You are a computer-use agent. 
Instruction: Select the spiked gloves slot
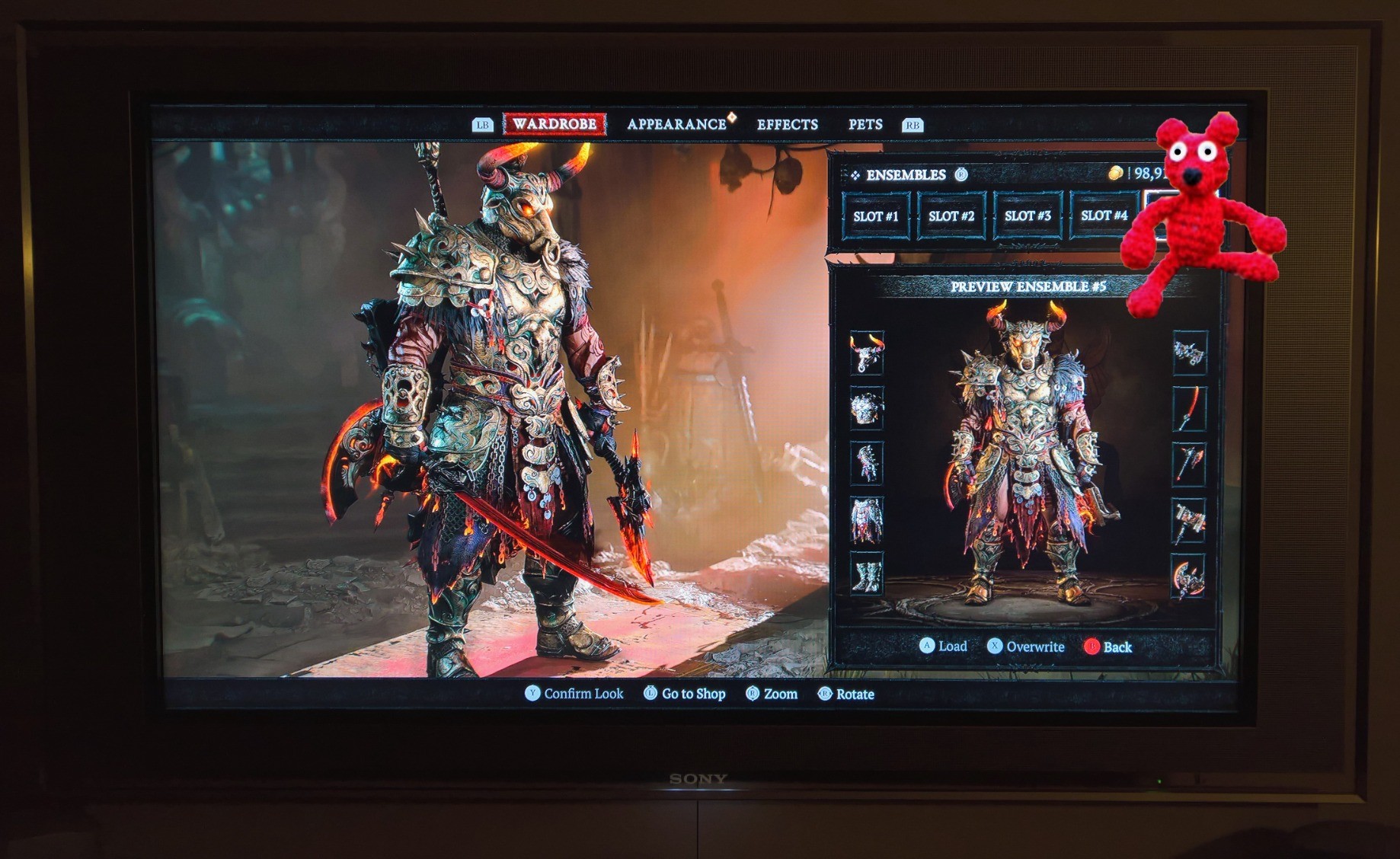click(x=867, y=464)
